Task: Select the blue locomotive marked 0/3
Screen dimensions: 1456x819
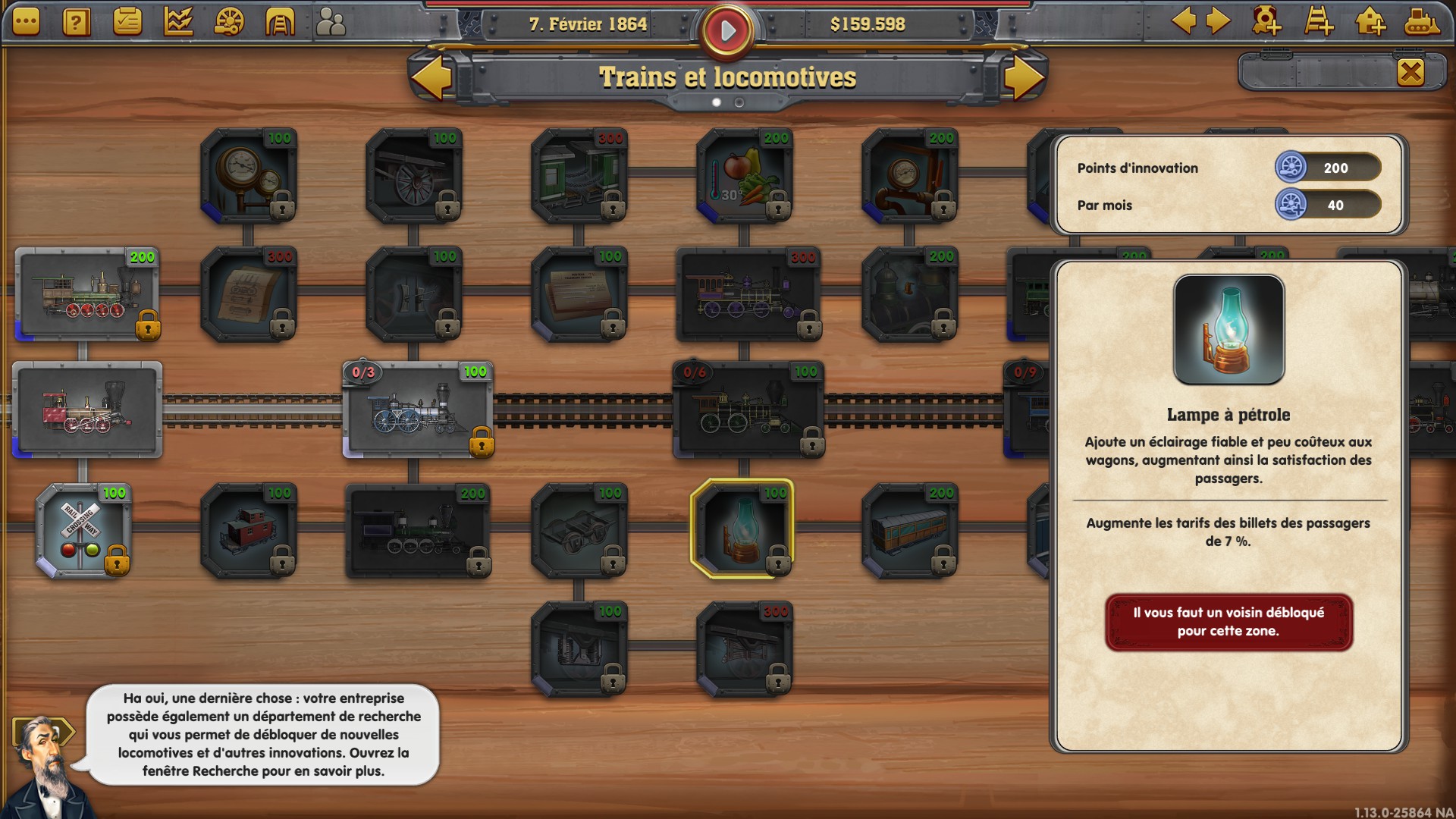Action: pyautogui.click(x=418, y=410)
